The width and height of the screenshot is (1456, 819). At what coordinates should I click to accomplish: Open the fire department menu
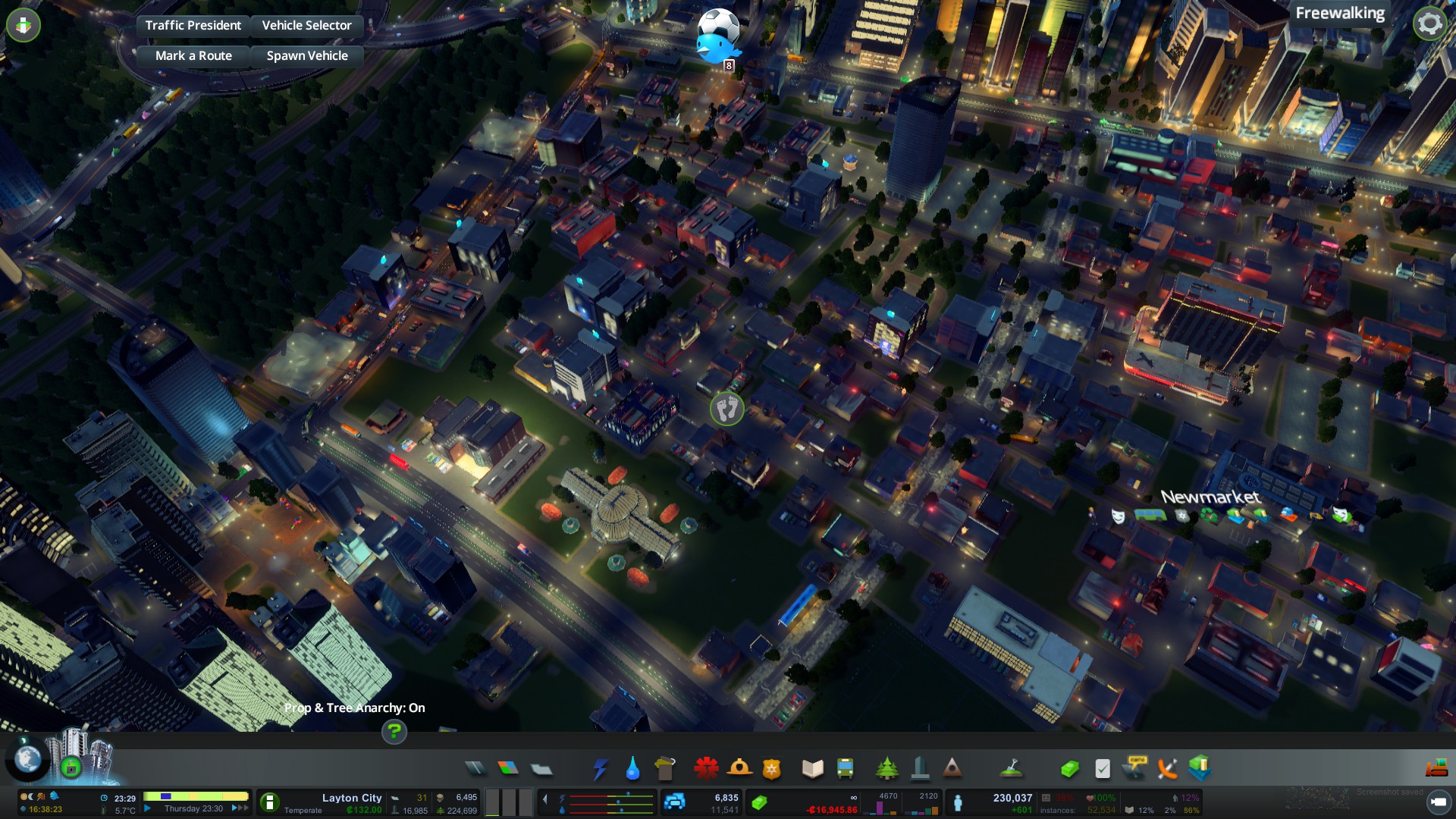(739, 768)
